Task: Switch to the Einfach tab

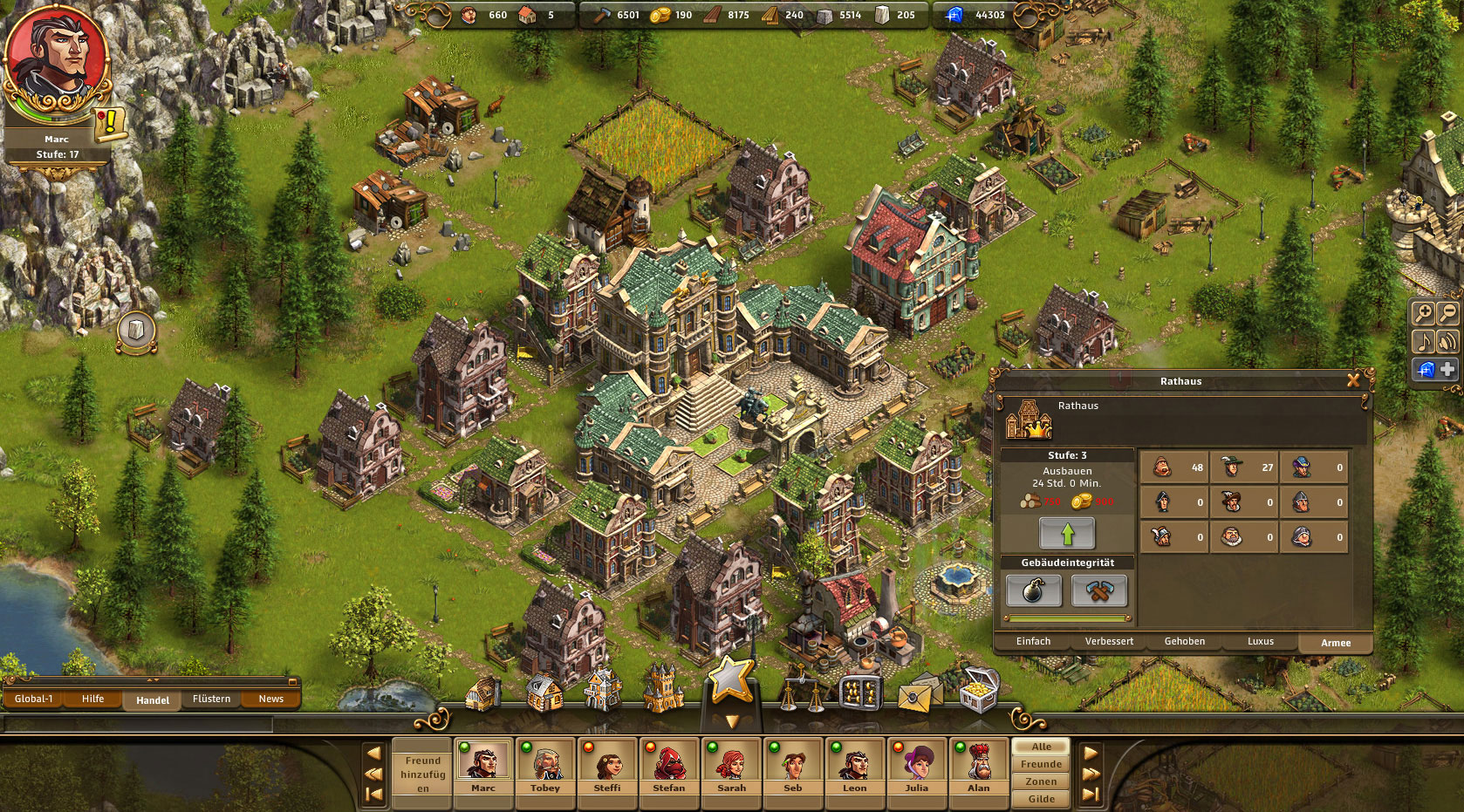Action: point(1033,642)
